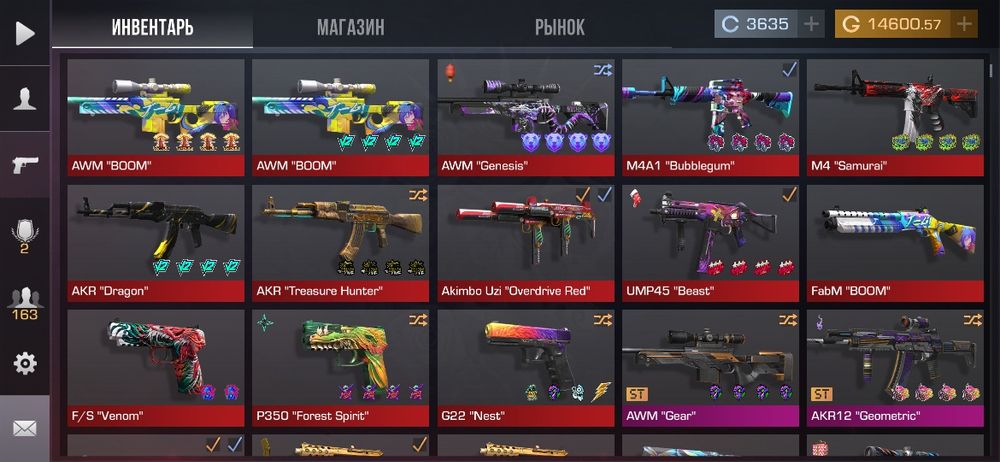Choose the Akimbo Uzi "Overdrive Red" skin
The image size is (1000, 462).
tap(526, 241)
